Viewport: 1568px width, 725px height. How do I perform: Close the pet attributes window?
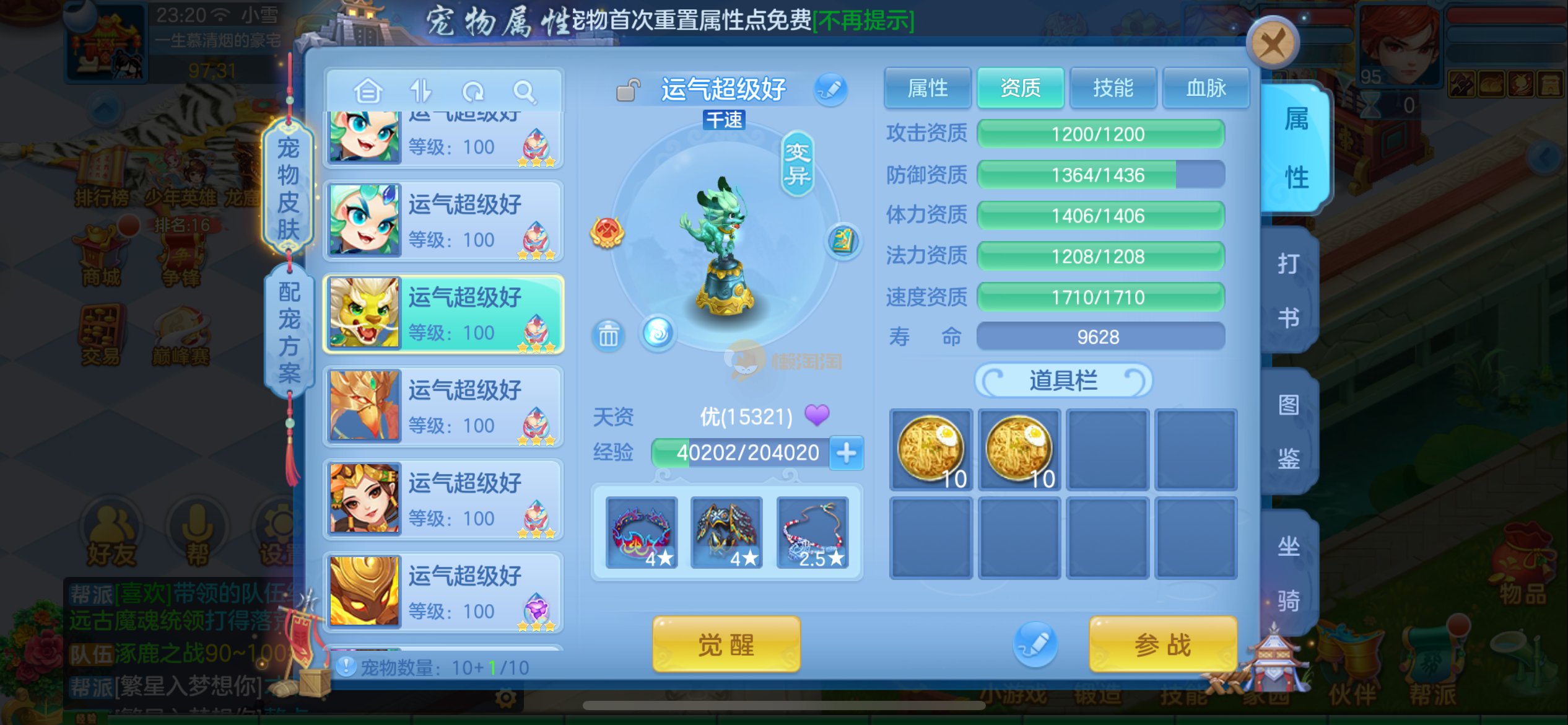[1272, 45]
